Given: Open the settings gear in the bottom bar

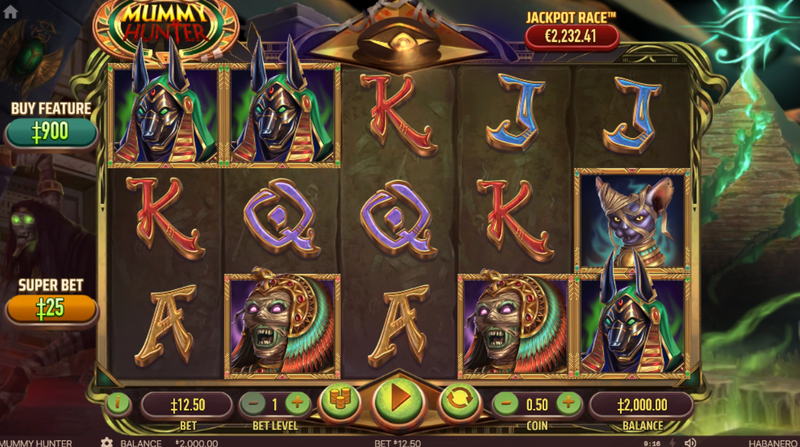Looking at the screenshot, I should (x=107, y=441).
